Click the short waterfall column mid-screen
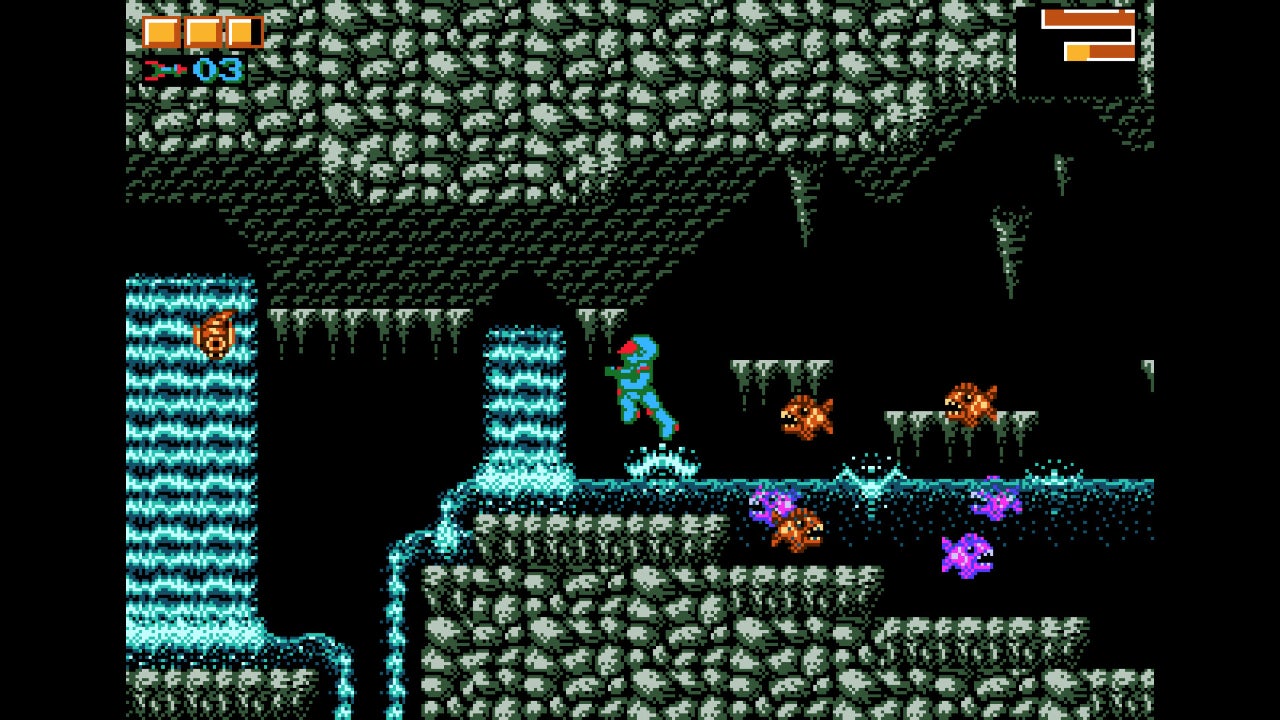The width and height of the screenshot is (1280, 720). (525, 400)
